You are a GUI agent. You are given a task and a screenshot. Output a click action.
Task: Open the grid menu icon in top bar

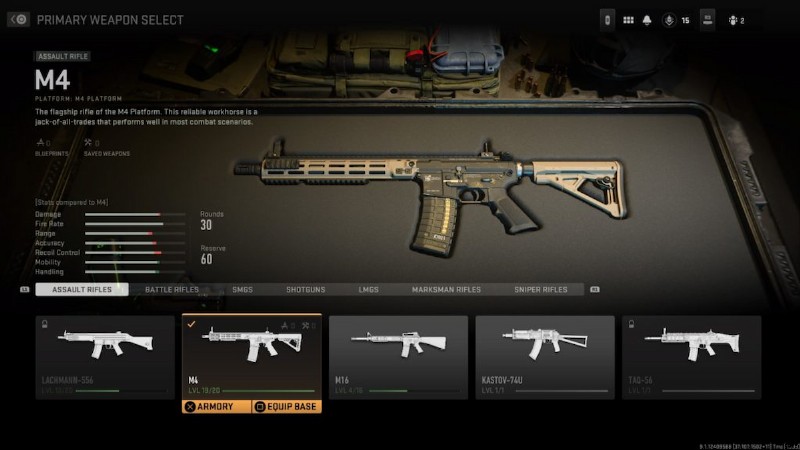629,20
